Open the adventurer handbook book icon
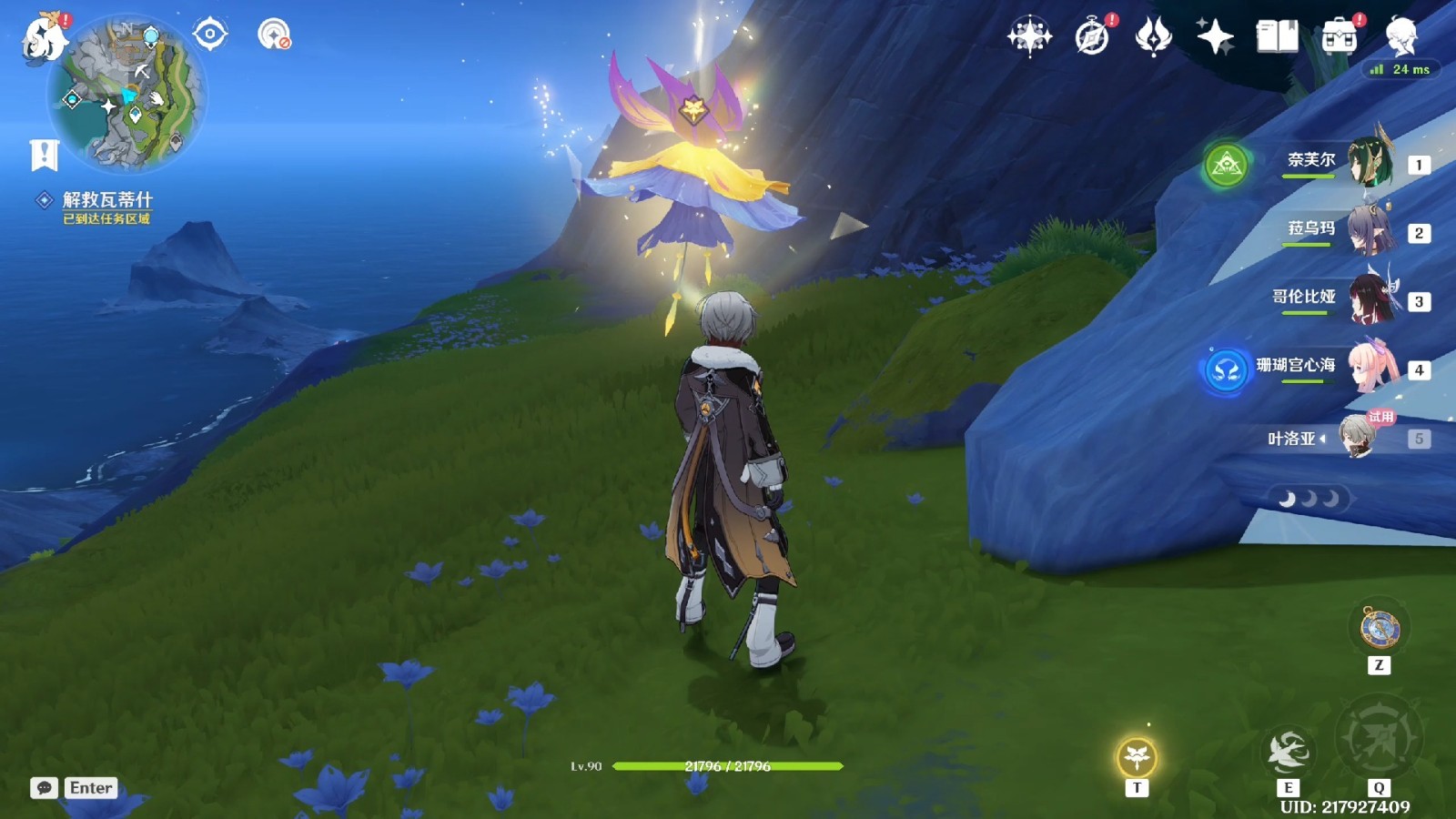 point(1277,37)
